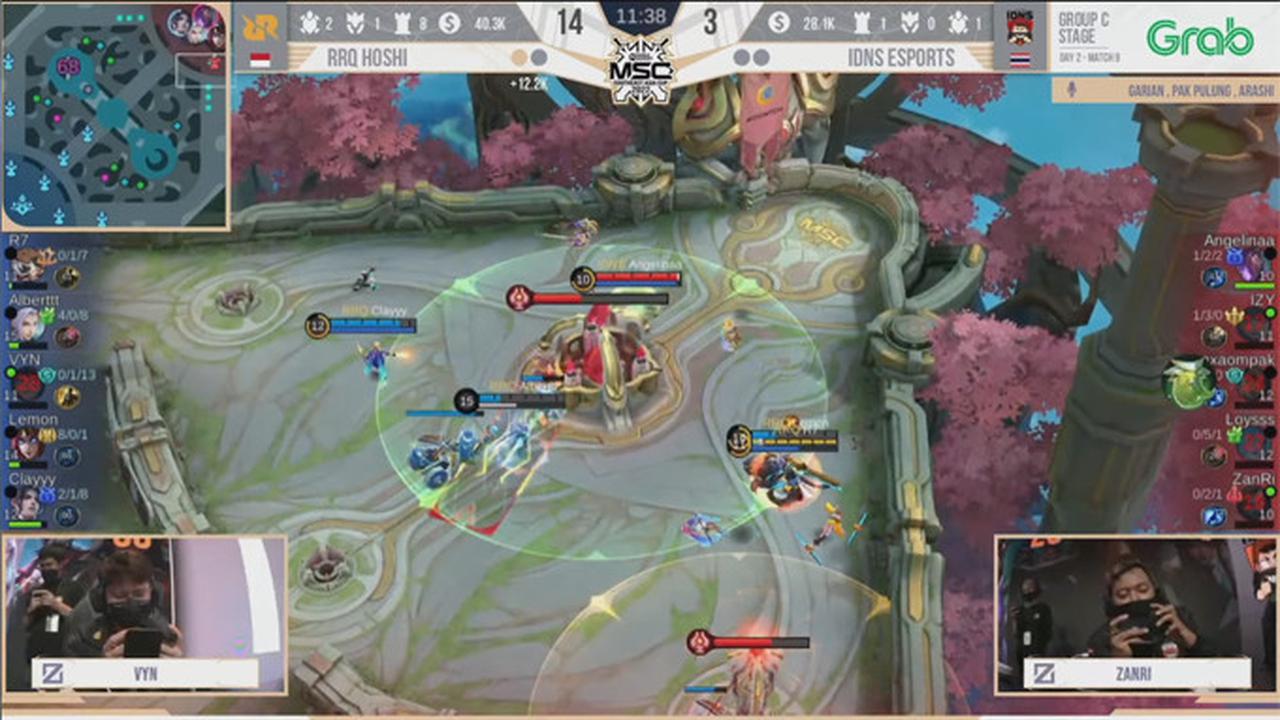Select the turret icon showing 8 takedowns

coord(403,22)
